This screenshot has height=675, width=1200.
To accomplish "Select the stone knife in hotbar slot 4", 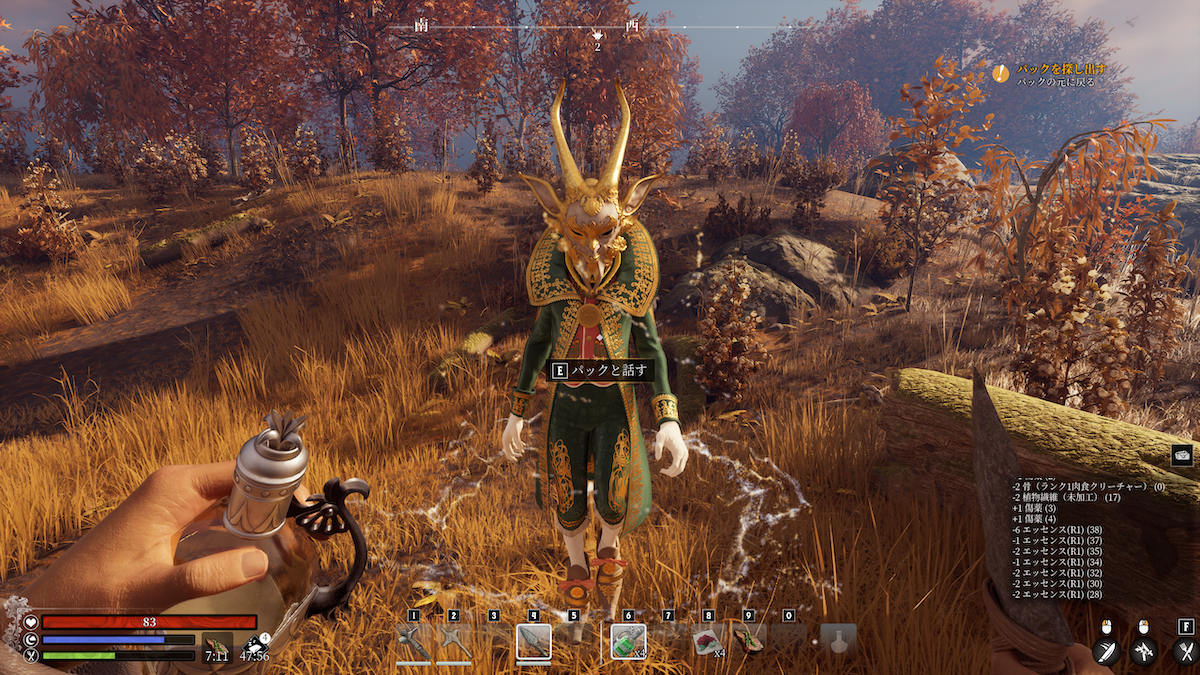I will click(x=534, y=641).
